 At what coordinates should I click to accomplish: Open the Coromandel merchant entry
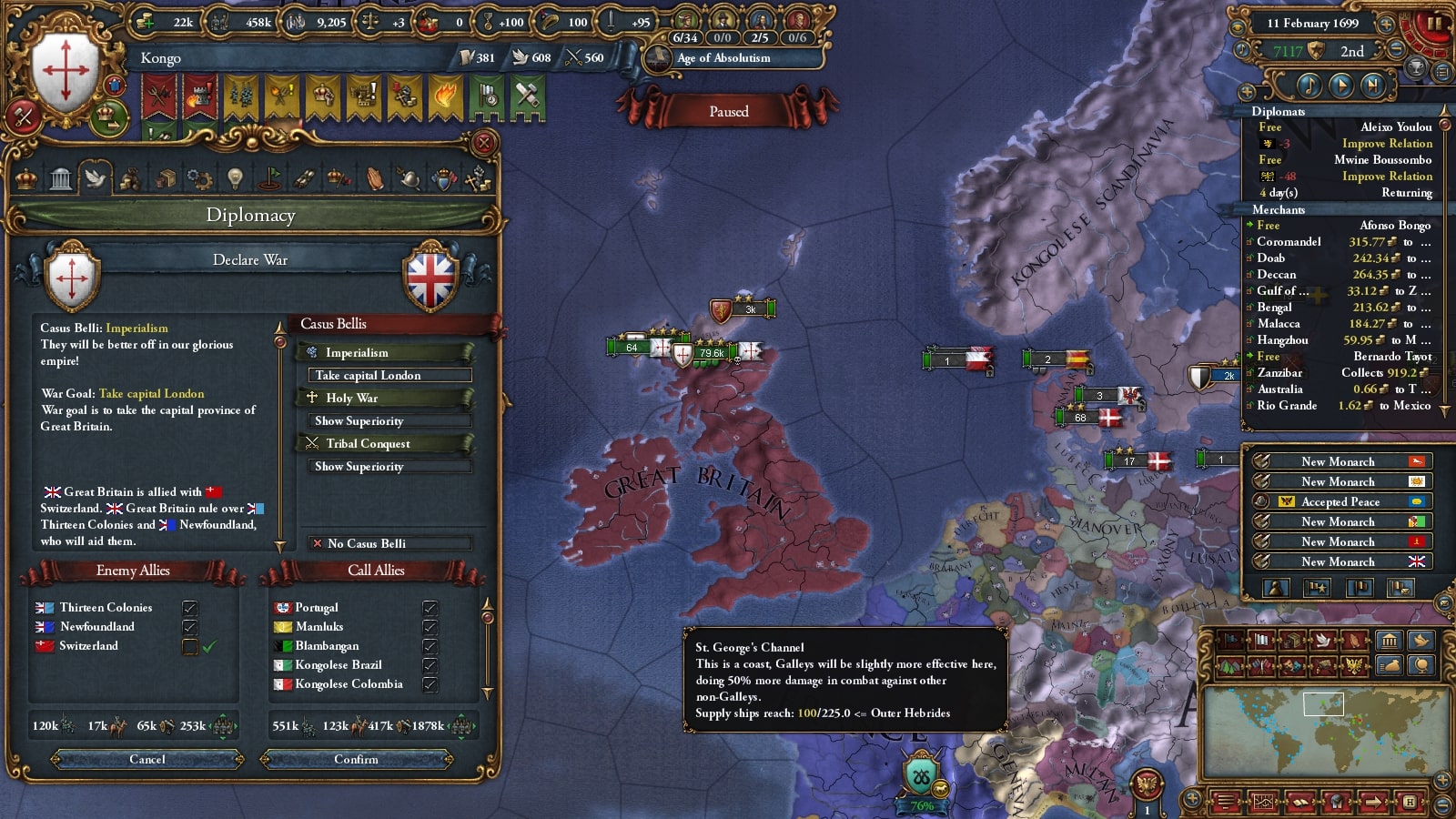(1289, 242)
